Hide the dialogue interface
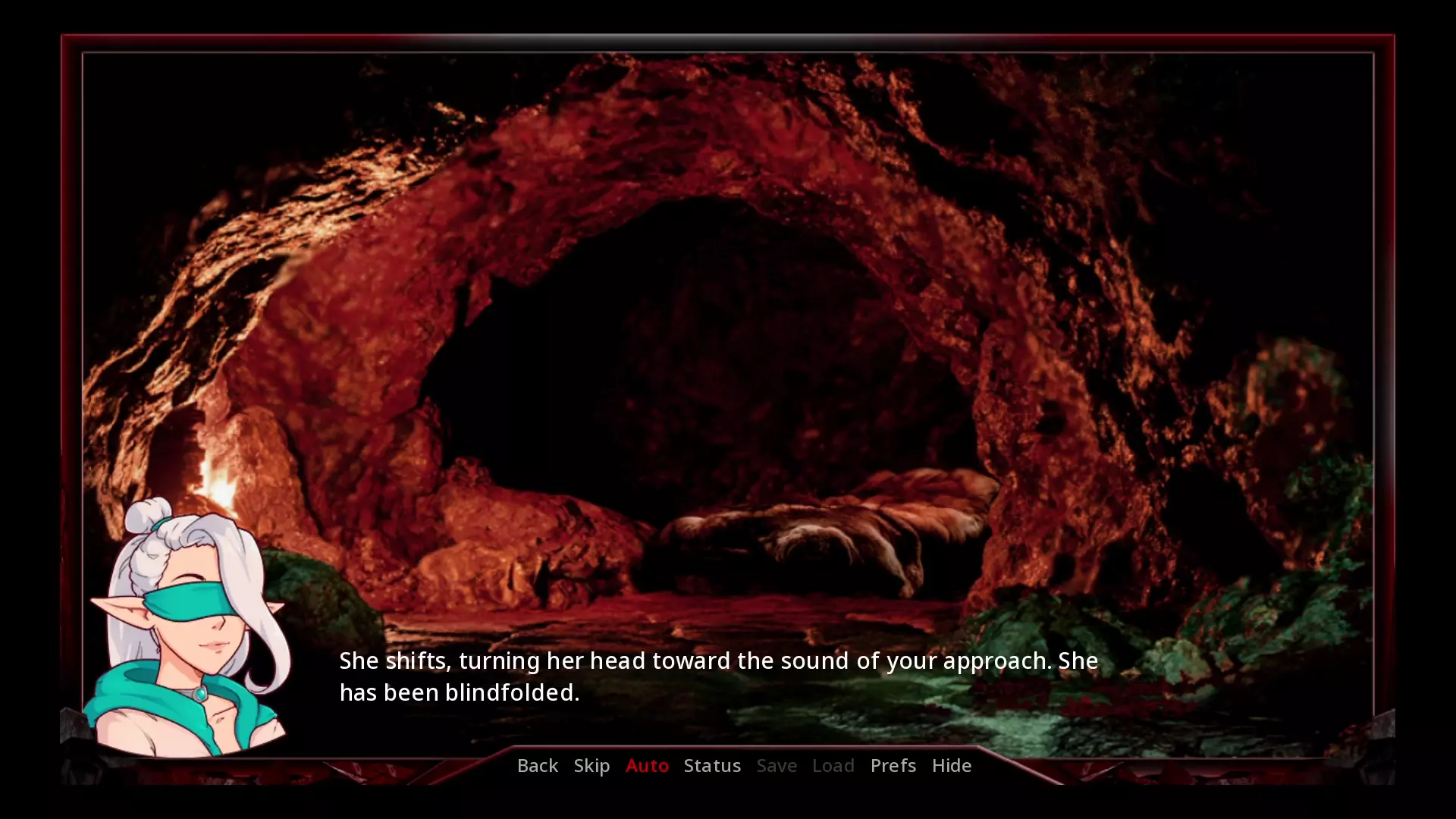The image size is (1456, 819). (951, 765)
